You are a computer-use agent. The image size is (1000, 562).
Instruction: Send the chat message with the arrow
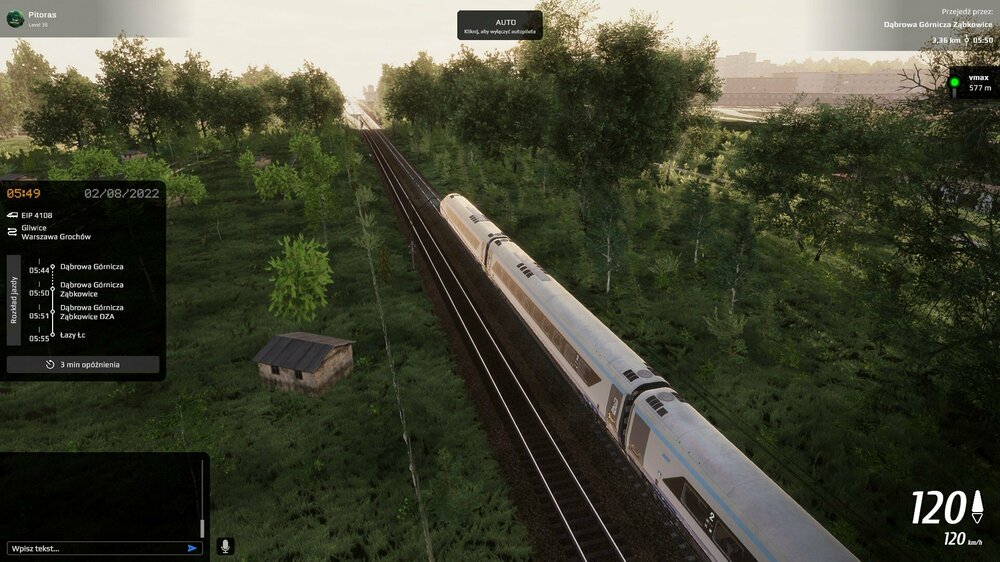click(192, 548)
